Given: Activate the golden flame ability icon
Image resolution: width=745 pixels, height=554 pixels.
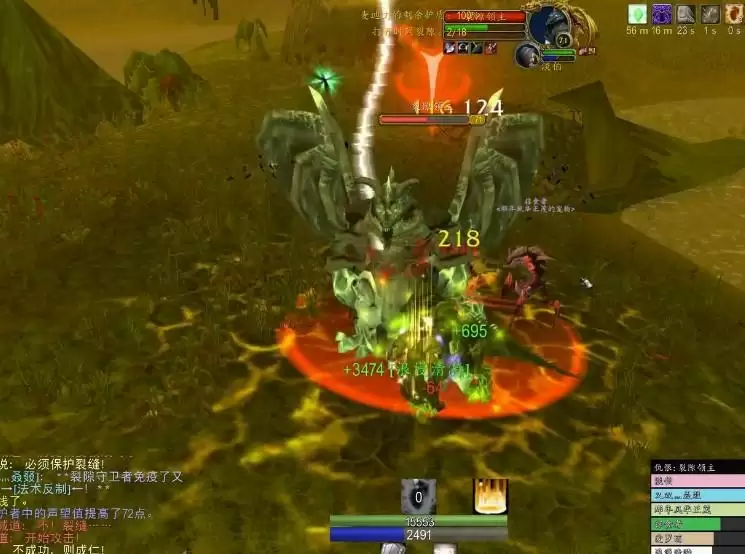Looking at the screenshot, I should click(x=490, y=496).
